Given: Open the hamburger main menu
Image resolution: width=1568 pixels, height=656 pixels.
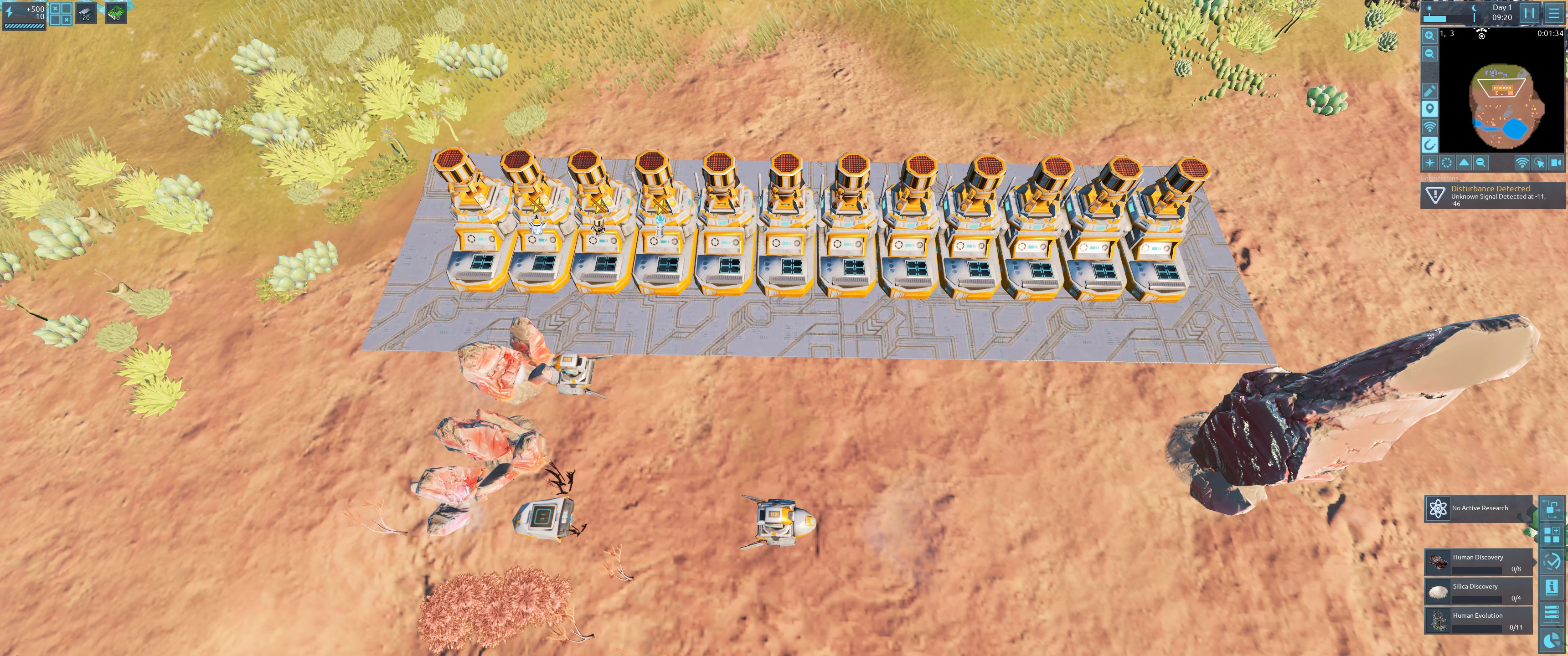Looking at the screenshot, I should [1554, 13].
